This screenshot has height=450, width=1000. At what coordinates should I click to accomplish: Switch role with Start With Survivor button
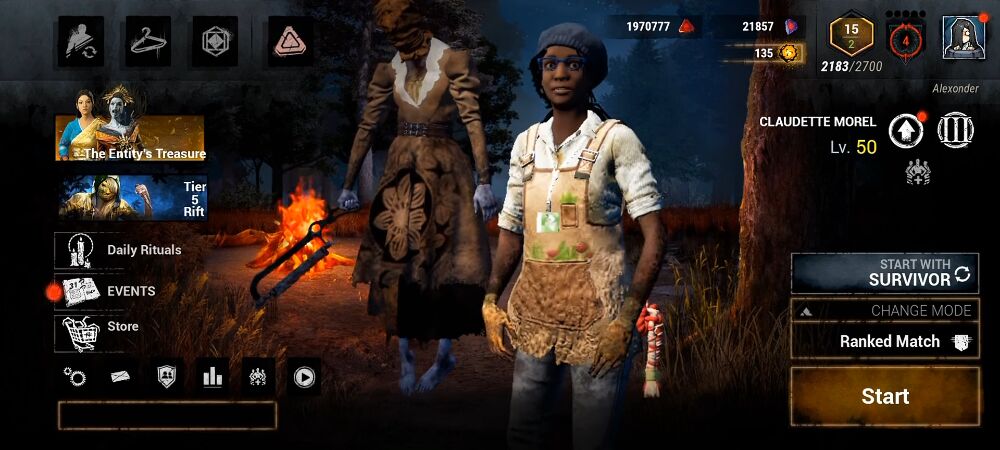pyautogui.click(x=885, y=273)
